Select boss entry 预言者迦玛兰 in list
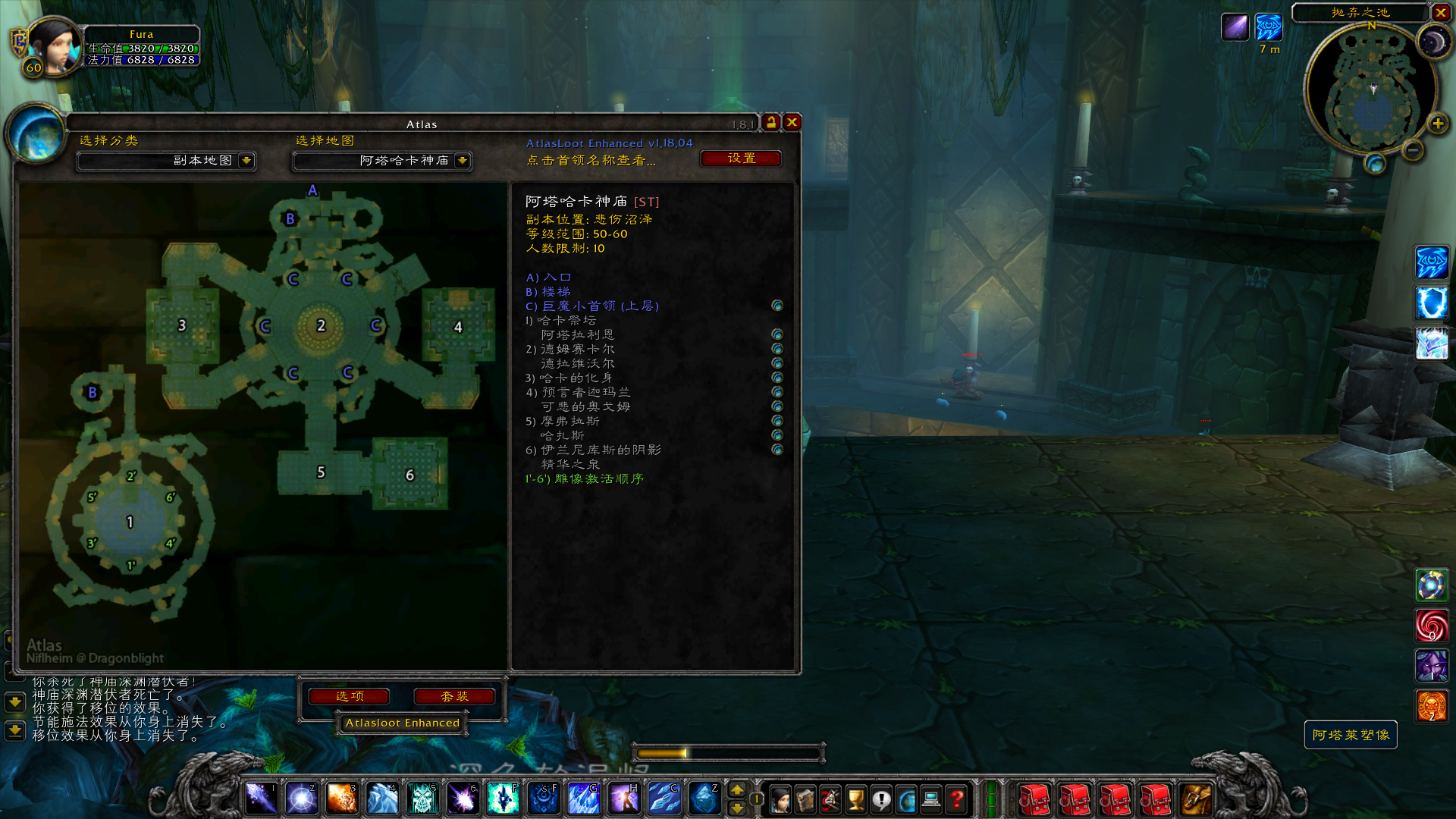The image size is (1456, 819). pos(585,392)
